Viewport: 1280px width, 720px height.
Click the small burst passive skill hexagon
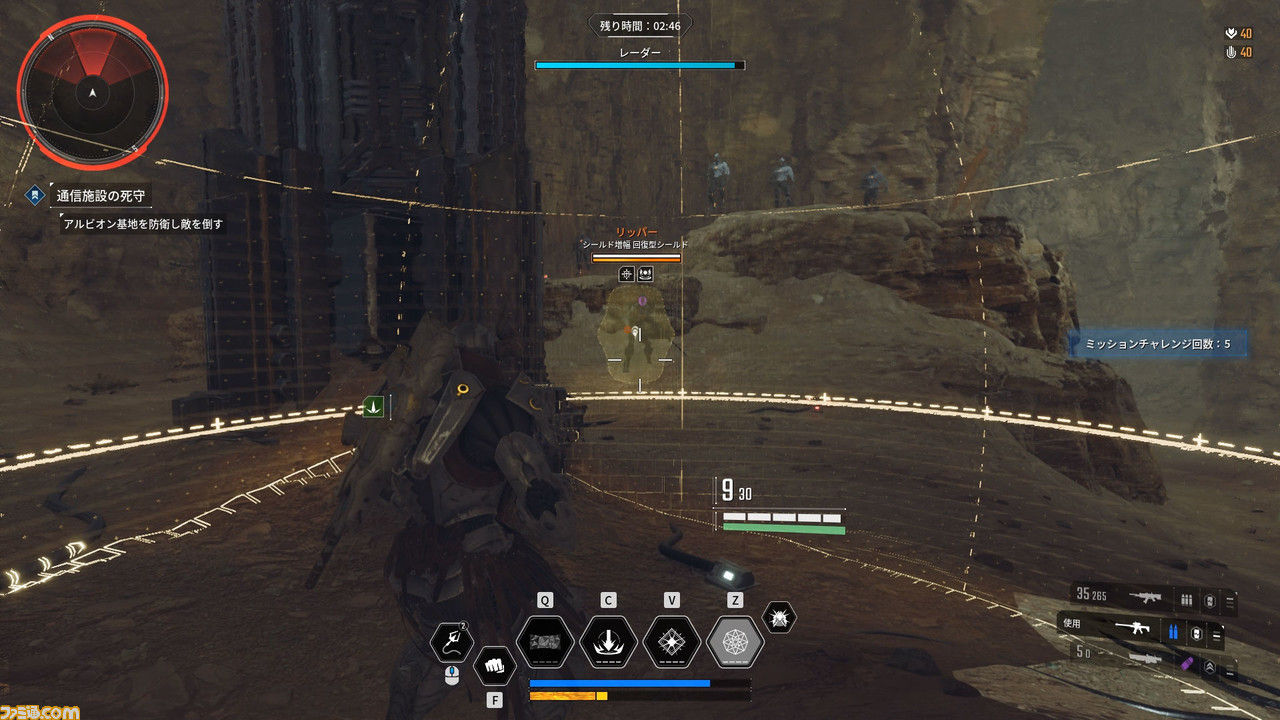click(779, 617)
